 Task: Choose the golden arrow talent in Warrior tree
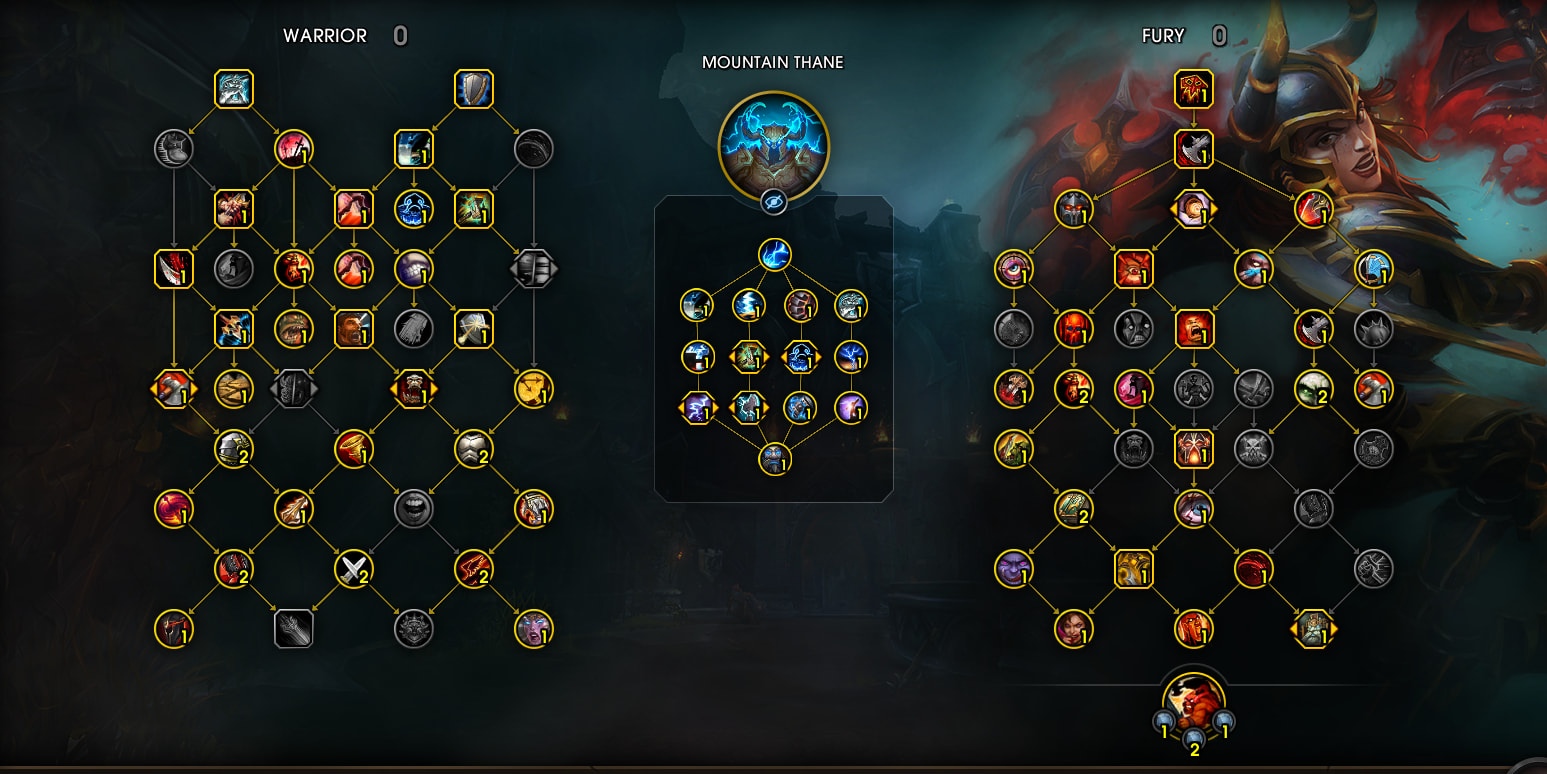533,389
